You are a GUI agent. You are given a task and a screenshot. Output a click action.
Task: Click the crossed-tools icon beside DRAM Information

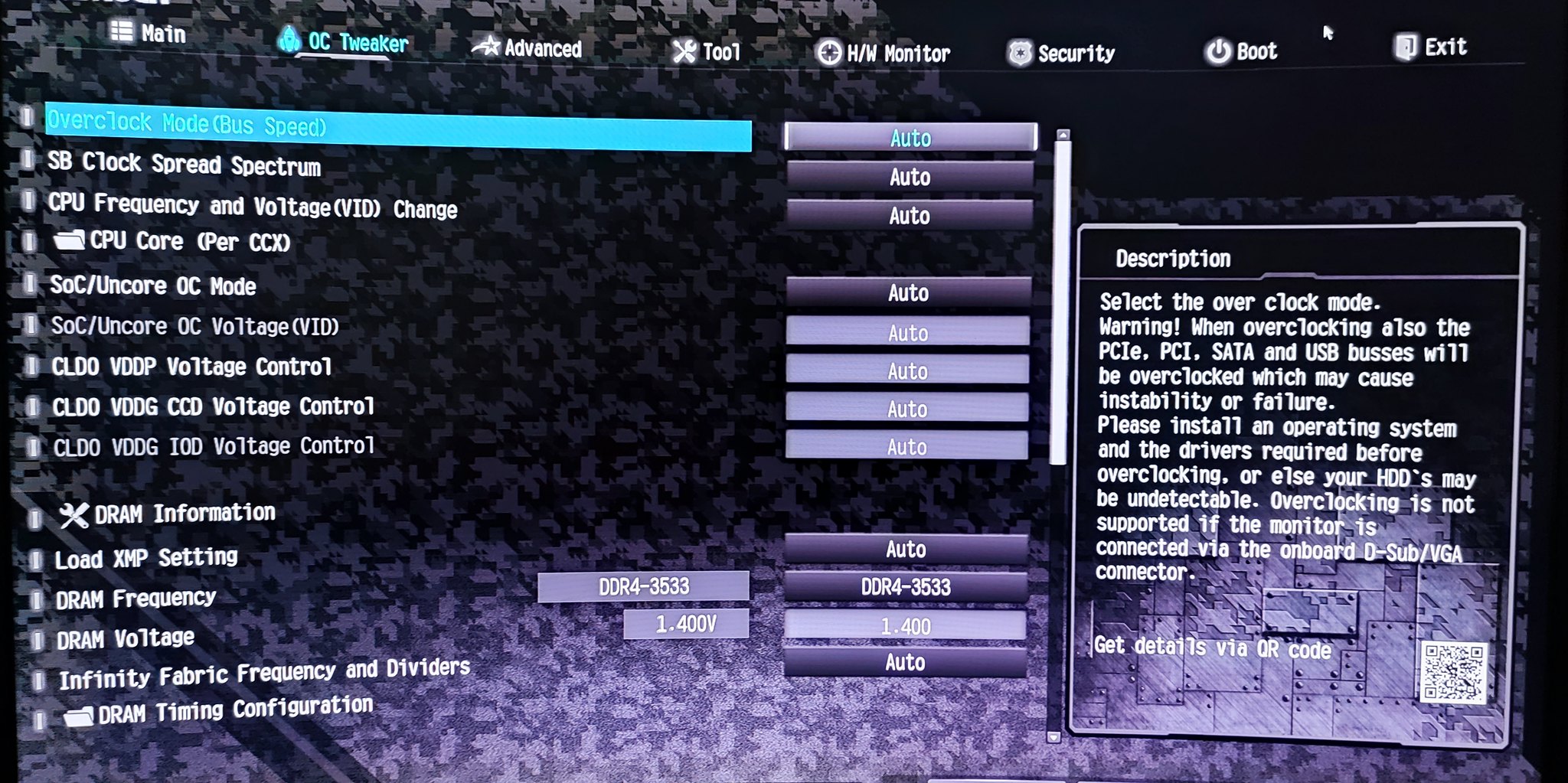[76, 513]
